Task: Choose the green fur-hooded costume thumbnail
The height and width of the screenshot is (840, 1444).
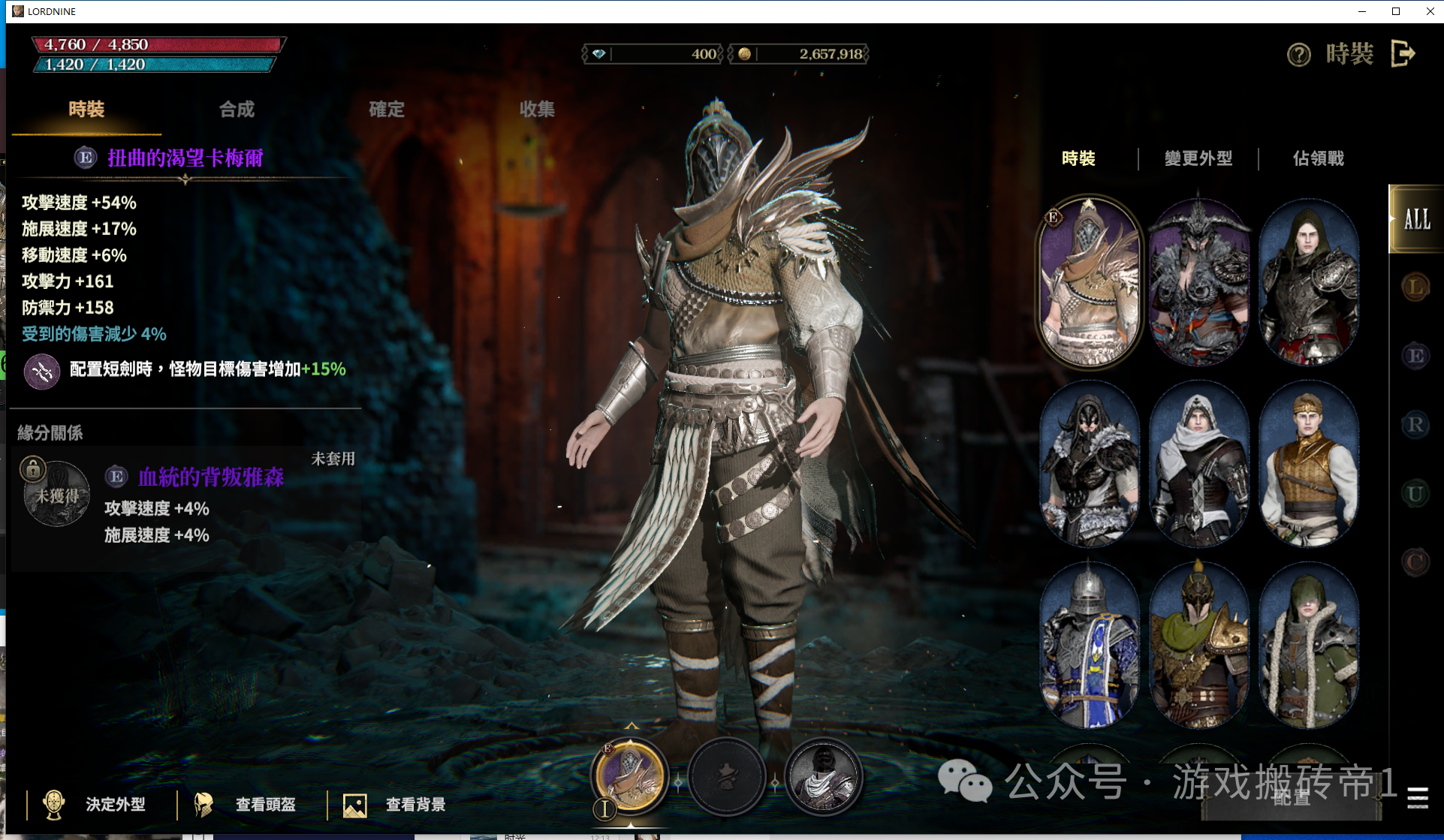Action: pos(1308,646)
